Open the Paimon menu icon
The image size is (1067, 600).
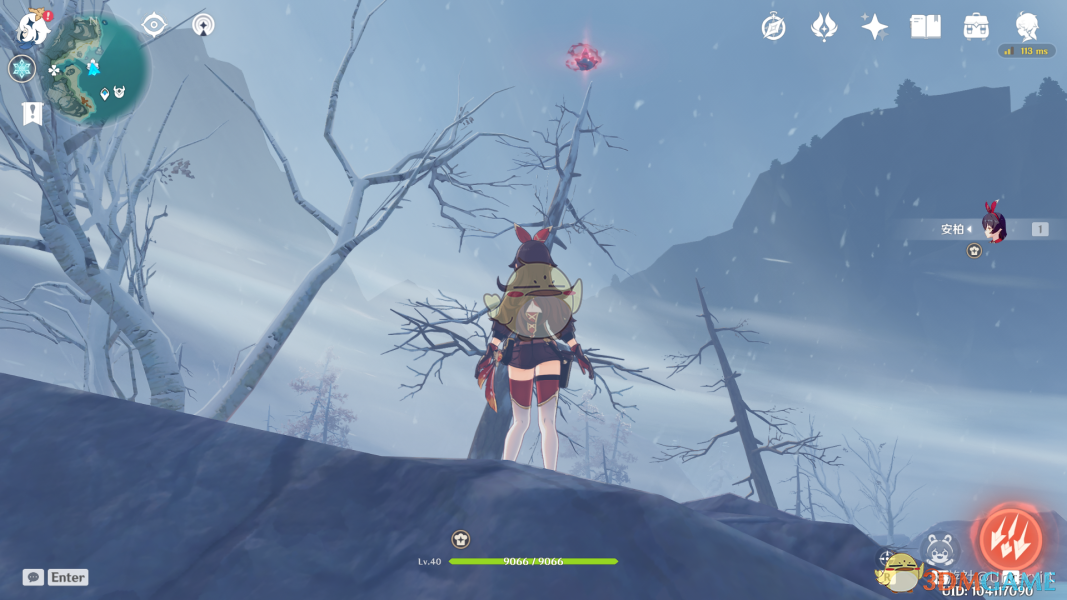tap(33, 28)
